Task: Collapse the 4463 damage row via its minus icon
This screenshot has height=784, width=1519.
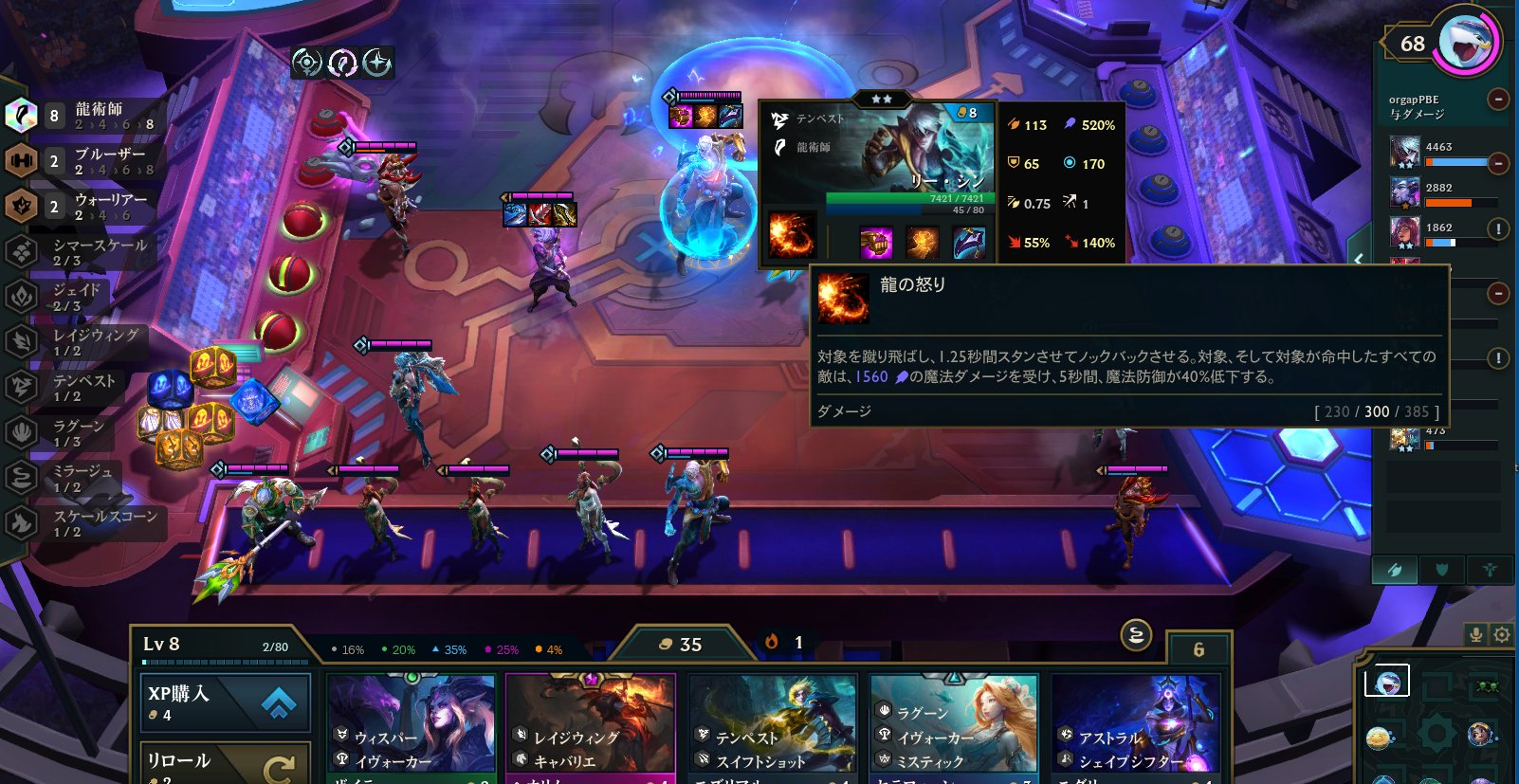Action: (x=1498, y=164)
